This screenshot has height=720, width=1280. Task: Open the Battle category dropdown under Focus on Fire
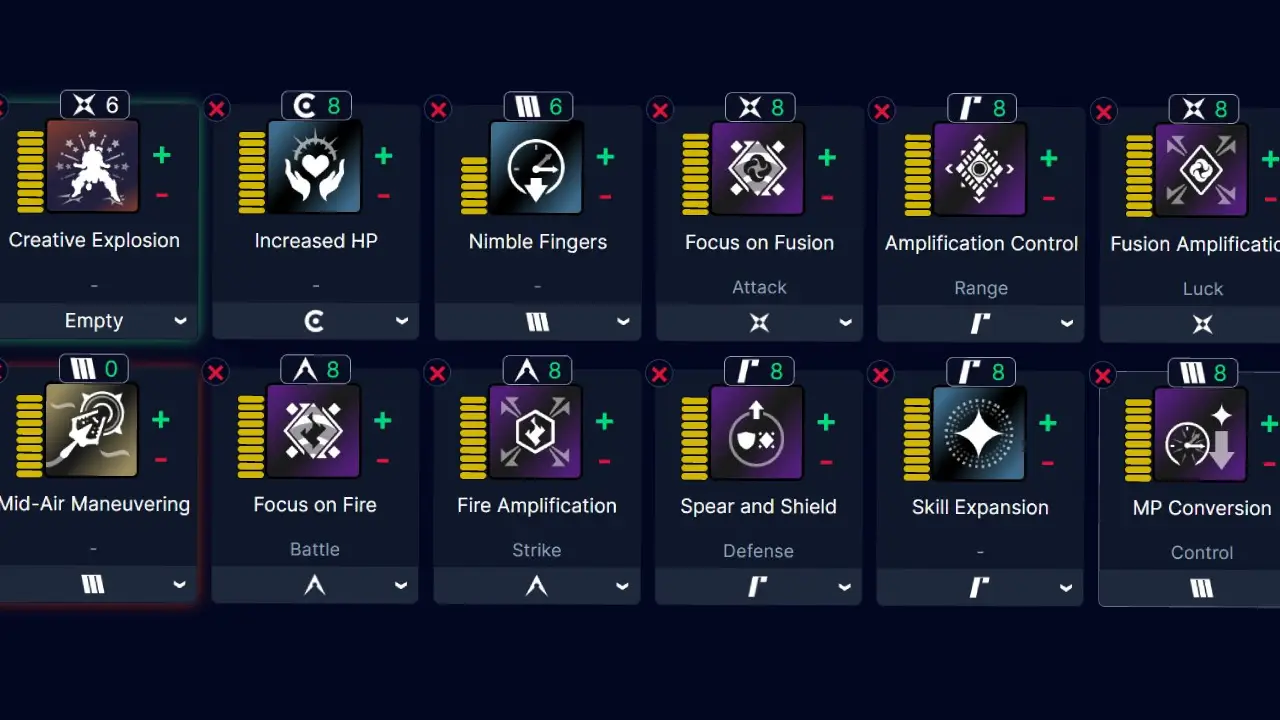tap(315, 585)
